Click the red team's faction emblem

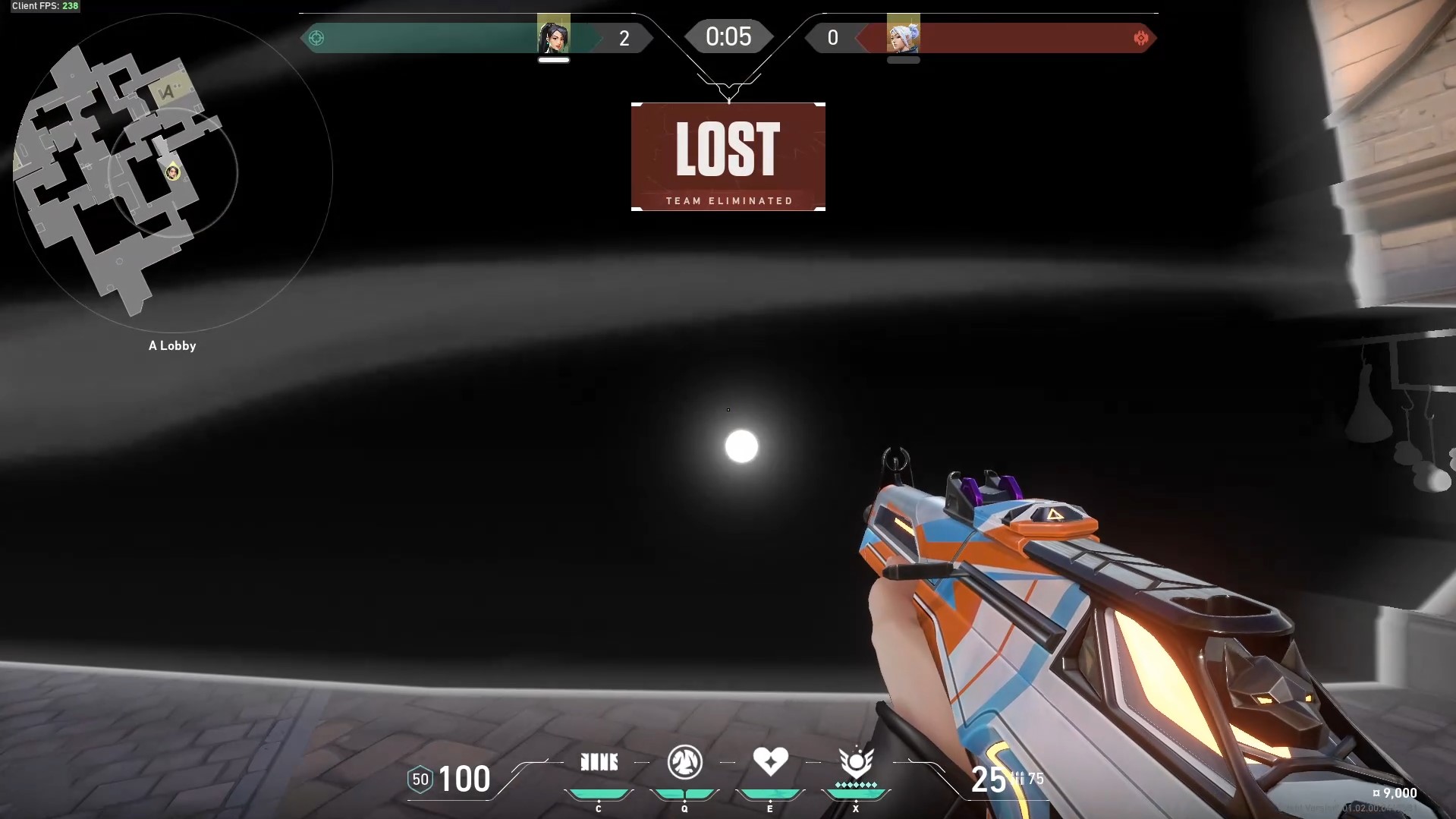pyautogui.click(x=1142, y=37)
